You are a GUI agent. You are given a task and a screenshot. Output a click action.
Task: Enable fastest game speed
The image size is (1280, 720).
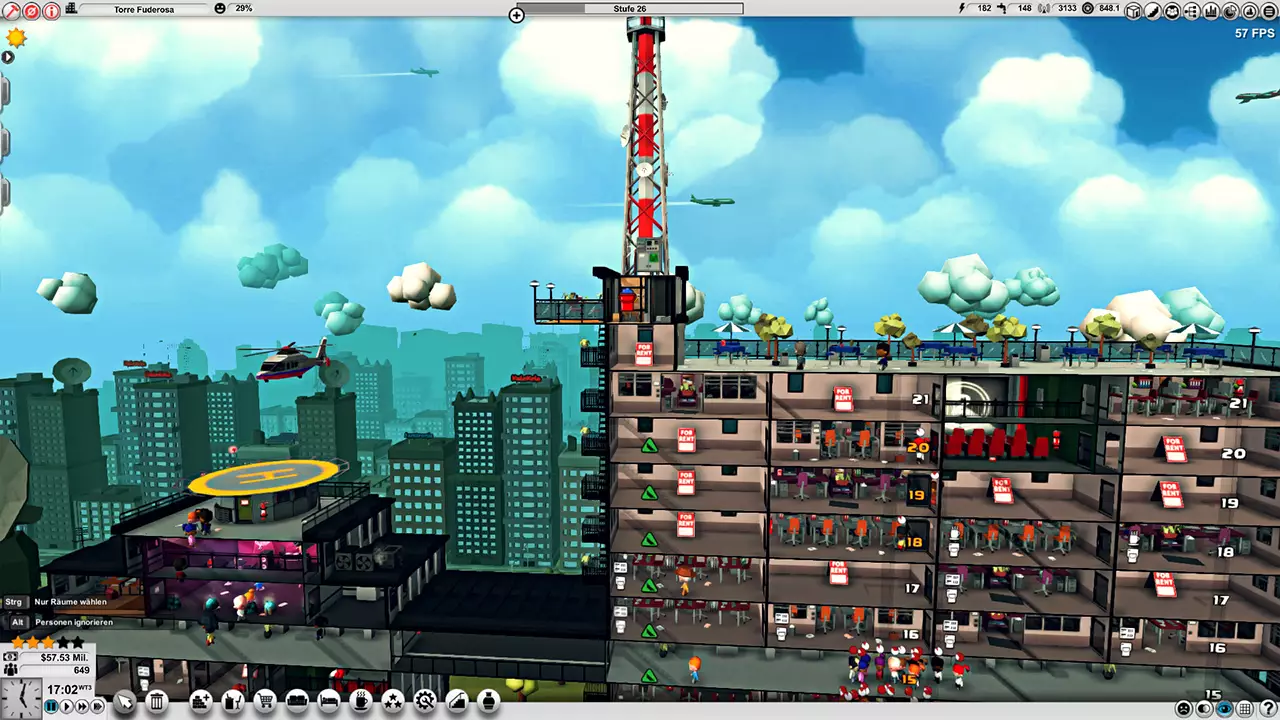(97, 706)
